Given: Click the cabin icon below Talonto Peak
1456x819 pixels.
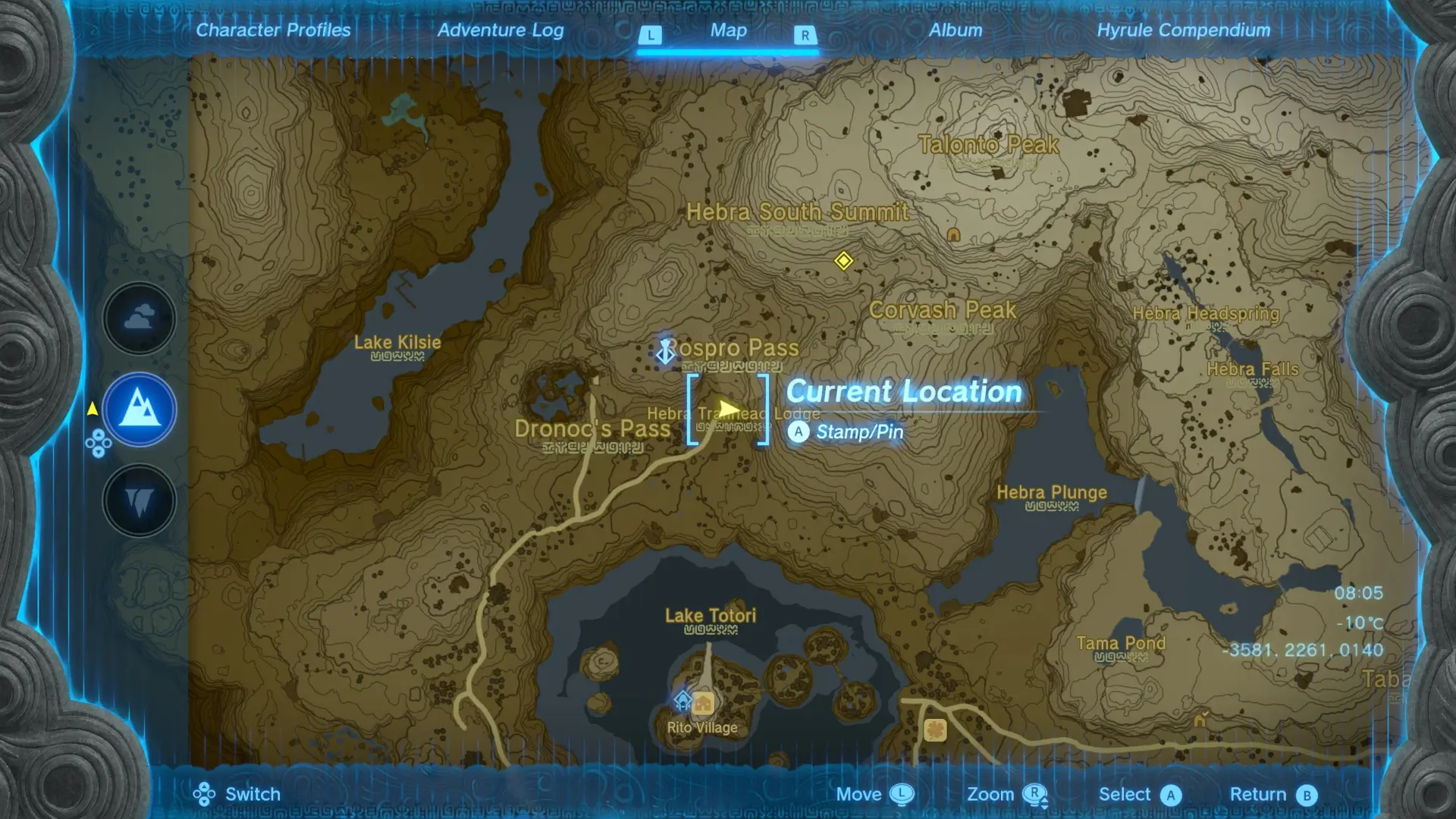Looking at the screenshot, I should click(x=952, y=234).
